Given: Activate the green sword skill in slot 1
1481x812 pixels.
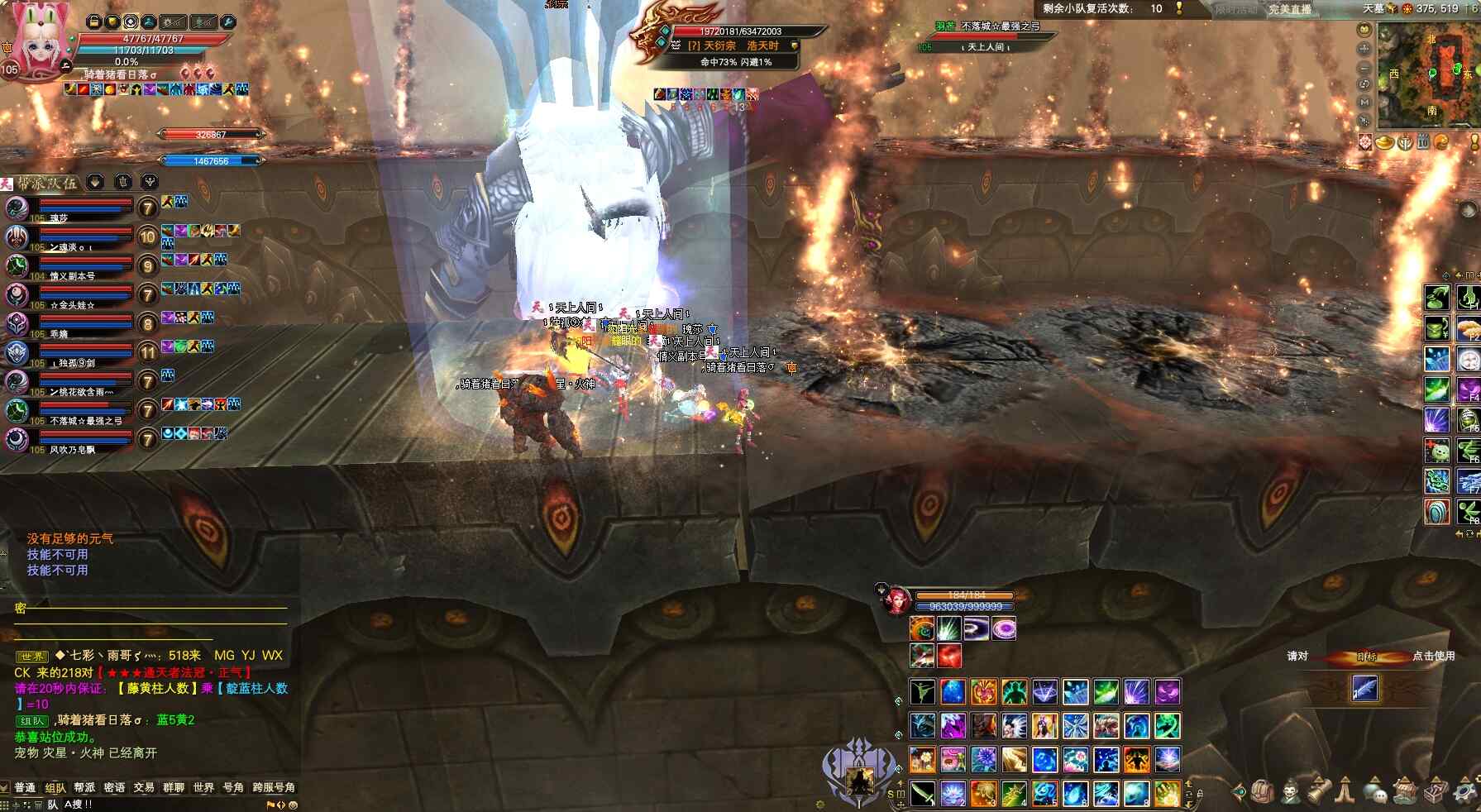Looking at the screenshot, I should [x=923, y=793].
